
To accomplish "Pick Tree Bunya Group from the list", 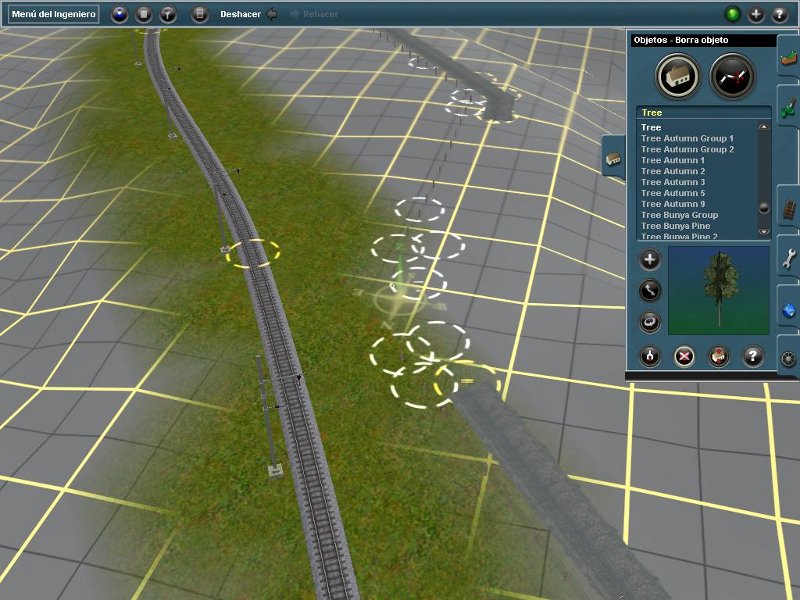I will tap(679, 215).
